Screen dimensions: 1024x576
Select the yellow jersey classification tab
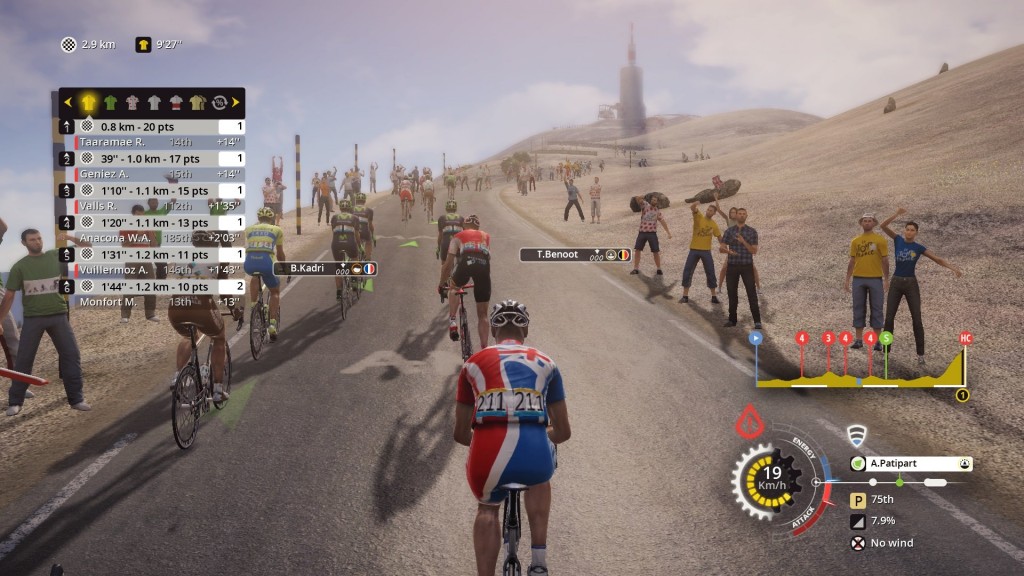pyautogui.click(x=89, y=102)
